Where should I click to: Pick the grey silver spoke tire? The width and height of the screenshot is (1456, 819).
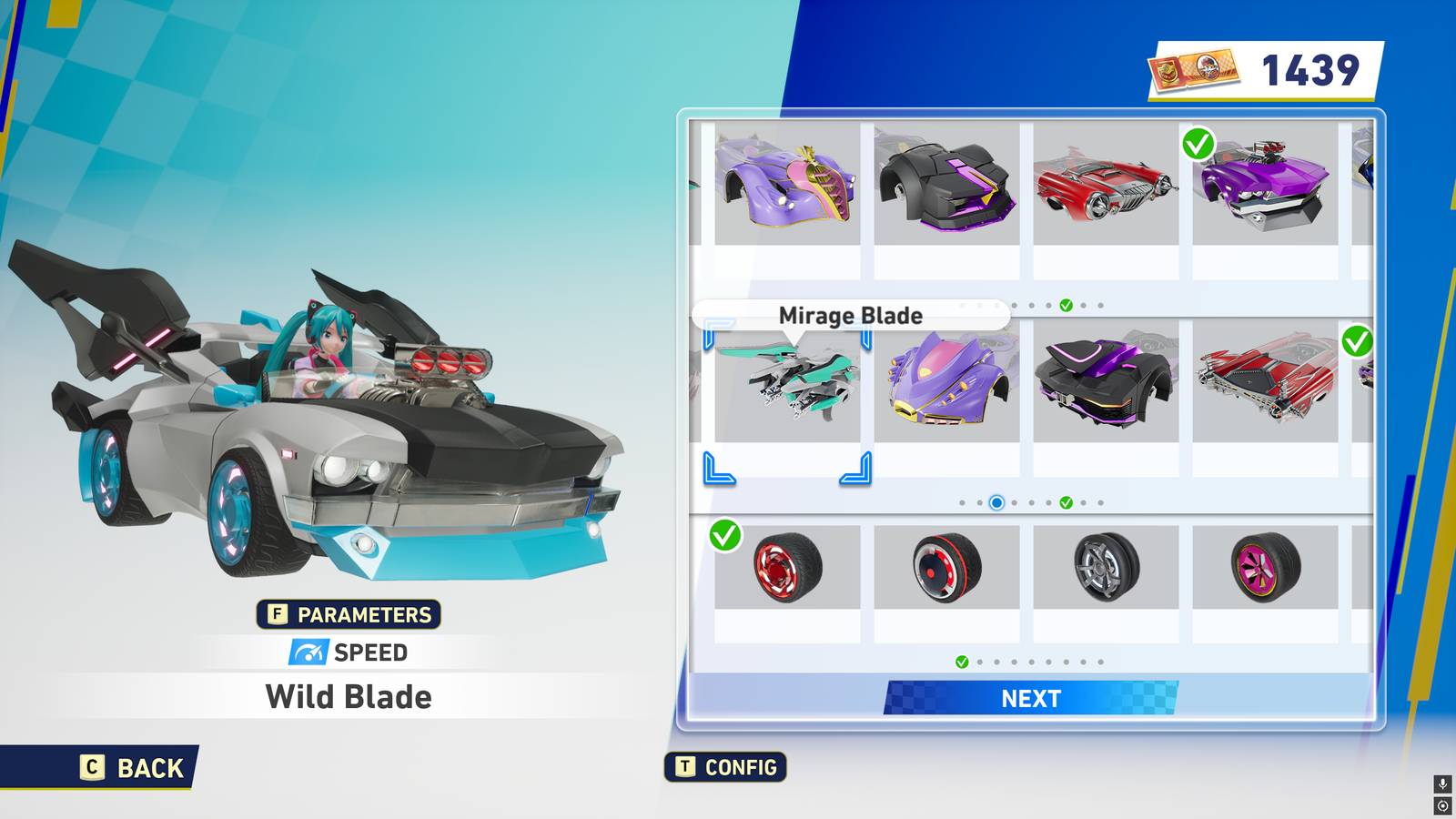click(x=1106, y=568)
